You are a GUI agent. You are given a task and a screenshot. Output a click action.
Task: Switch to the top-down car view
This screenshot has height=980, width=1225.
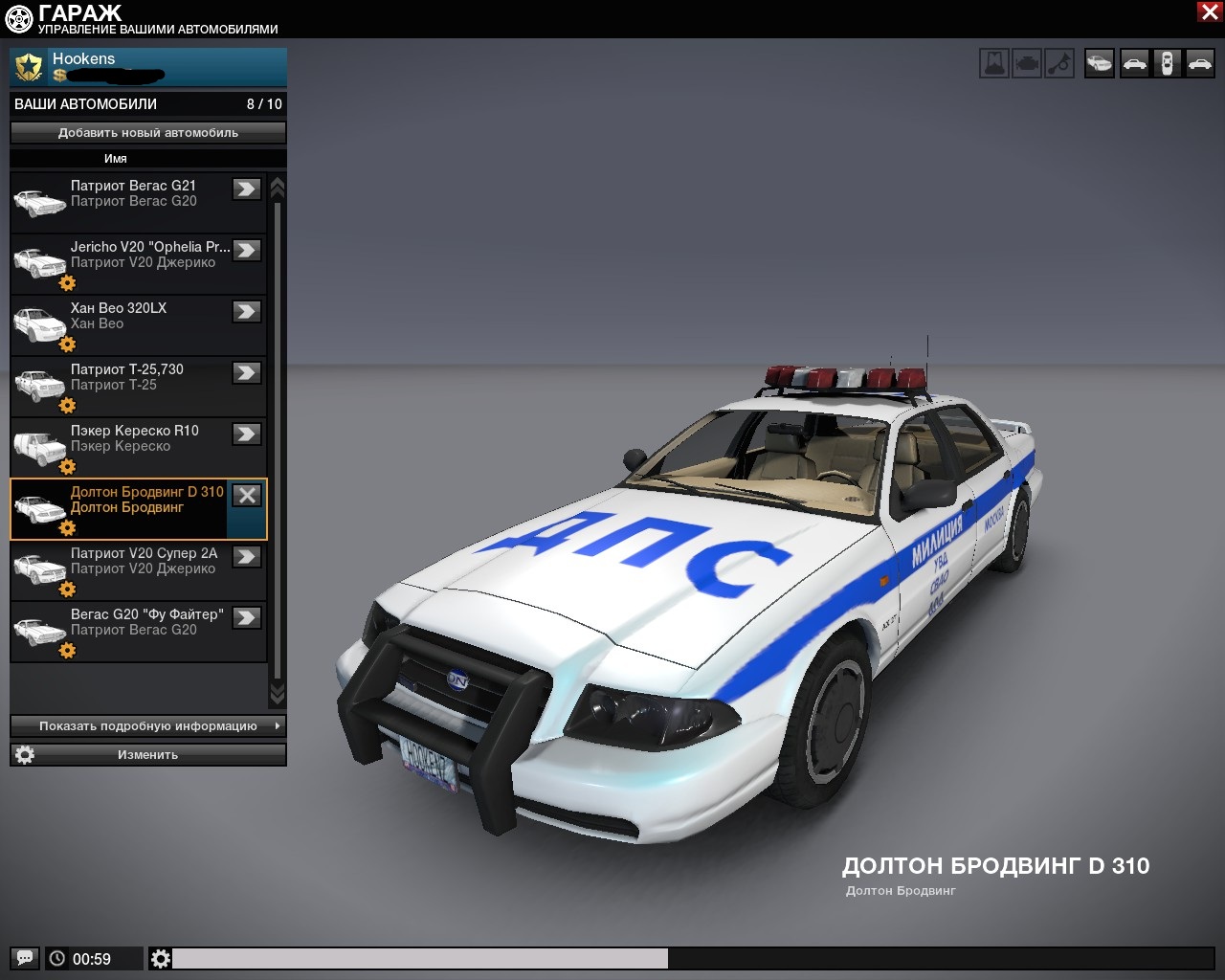point(1167,64)
